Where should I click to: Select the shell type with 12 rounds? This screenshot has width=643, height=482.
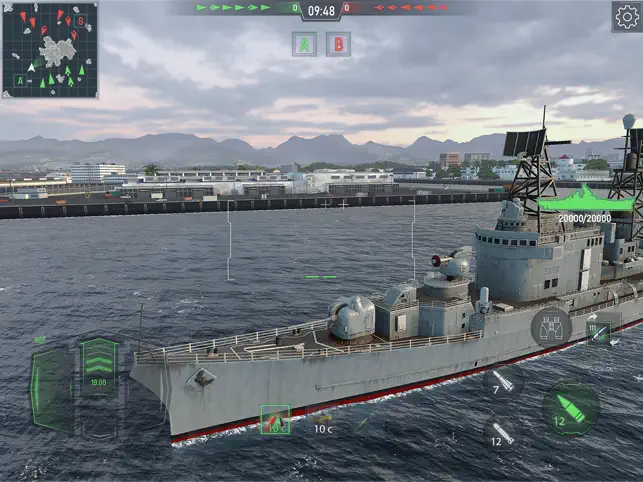[503, 434]
